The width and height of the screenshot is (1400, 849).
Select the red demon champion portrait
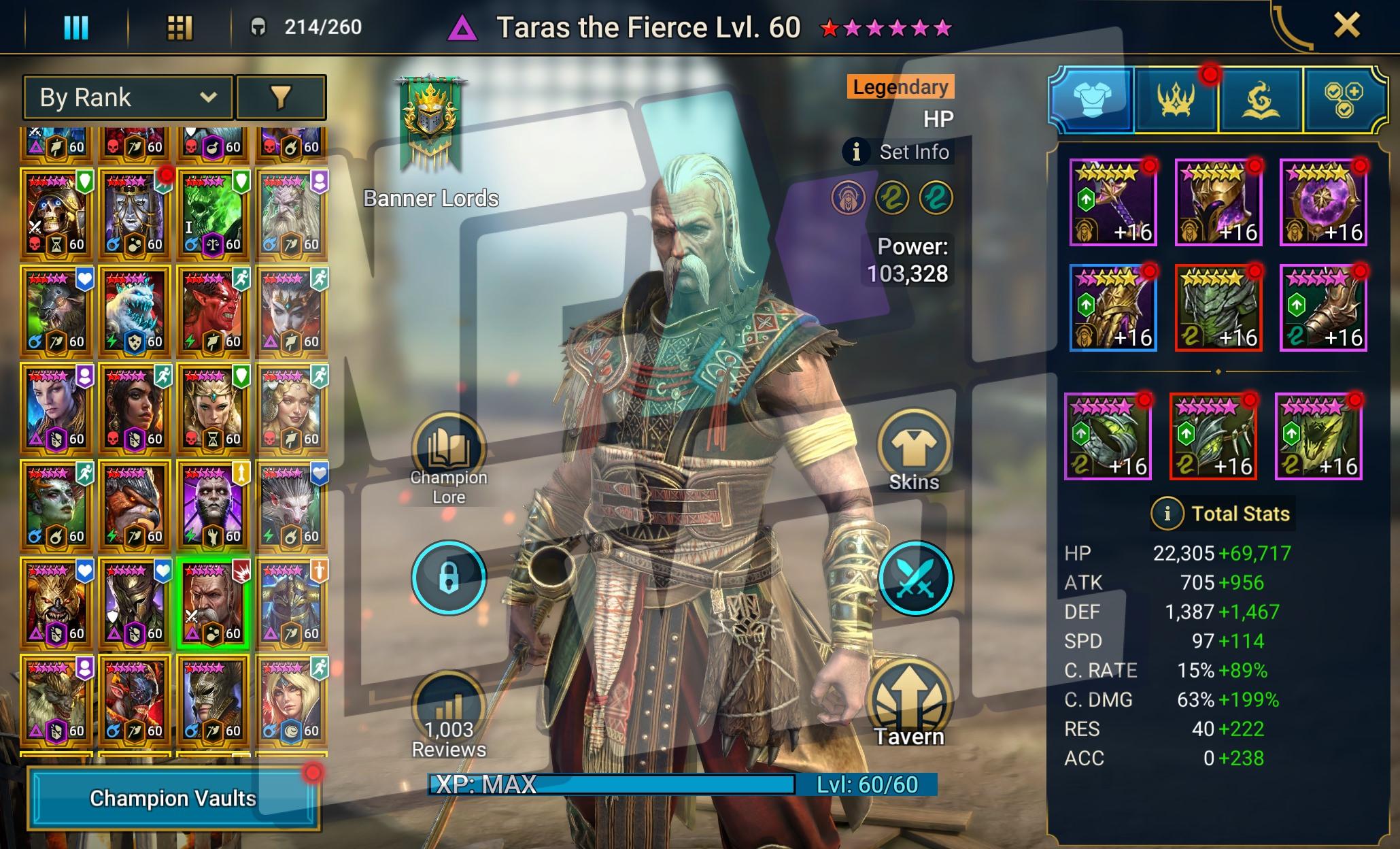click(213, 310)
